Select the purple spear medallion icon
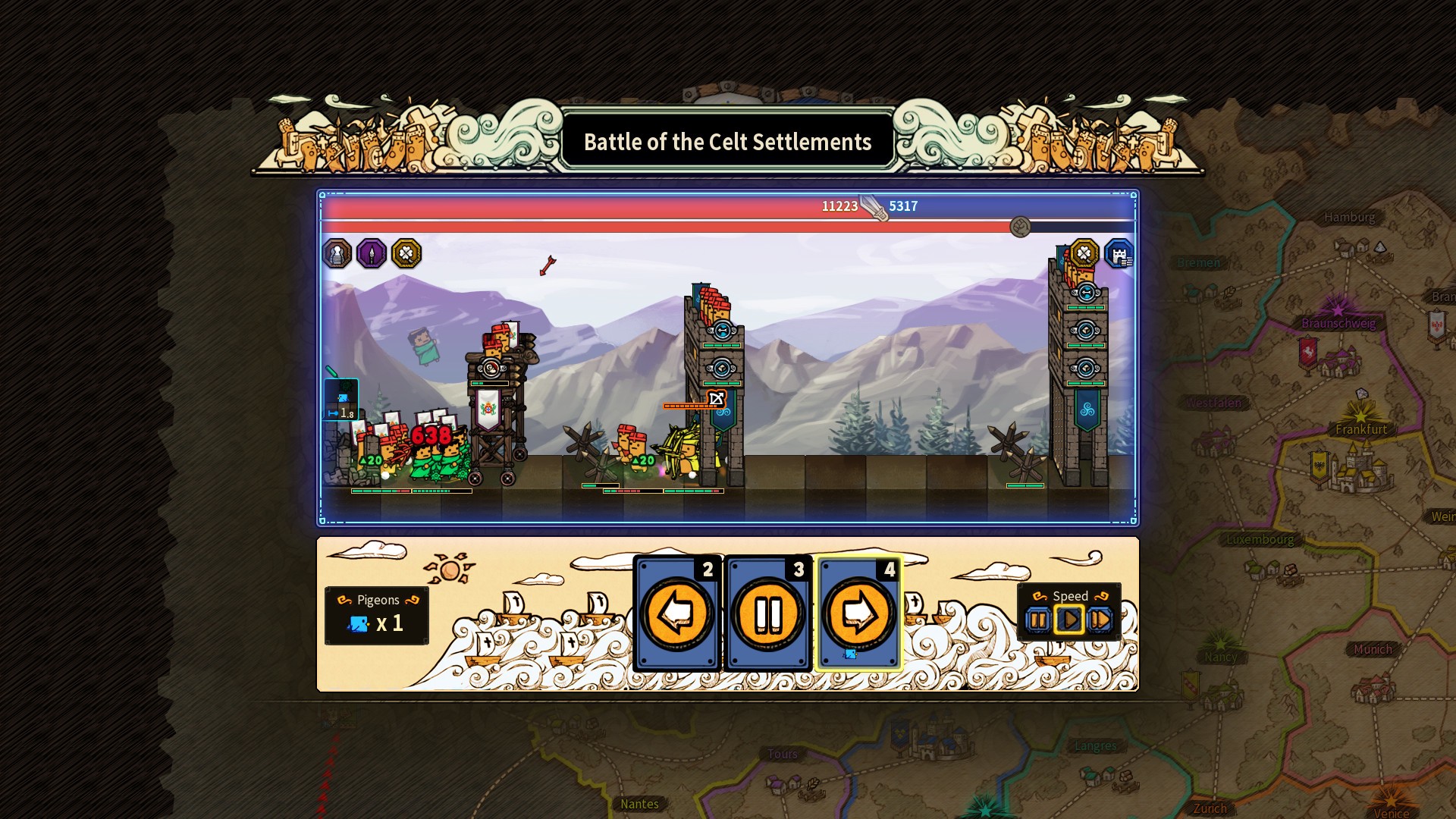Viewport: 1456px width, 819px height. [371, 253]
